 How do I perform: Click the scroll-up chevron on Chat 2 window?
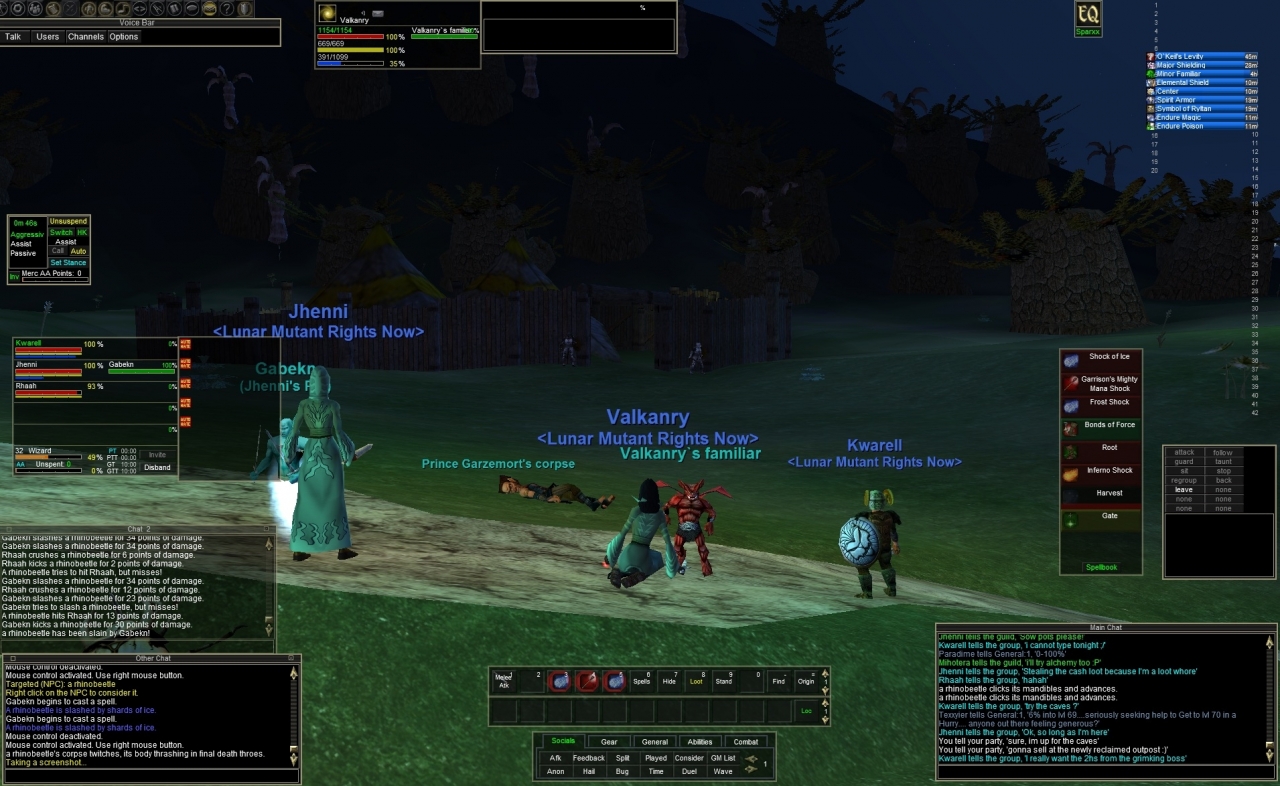269,544
